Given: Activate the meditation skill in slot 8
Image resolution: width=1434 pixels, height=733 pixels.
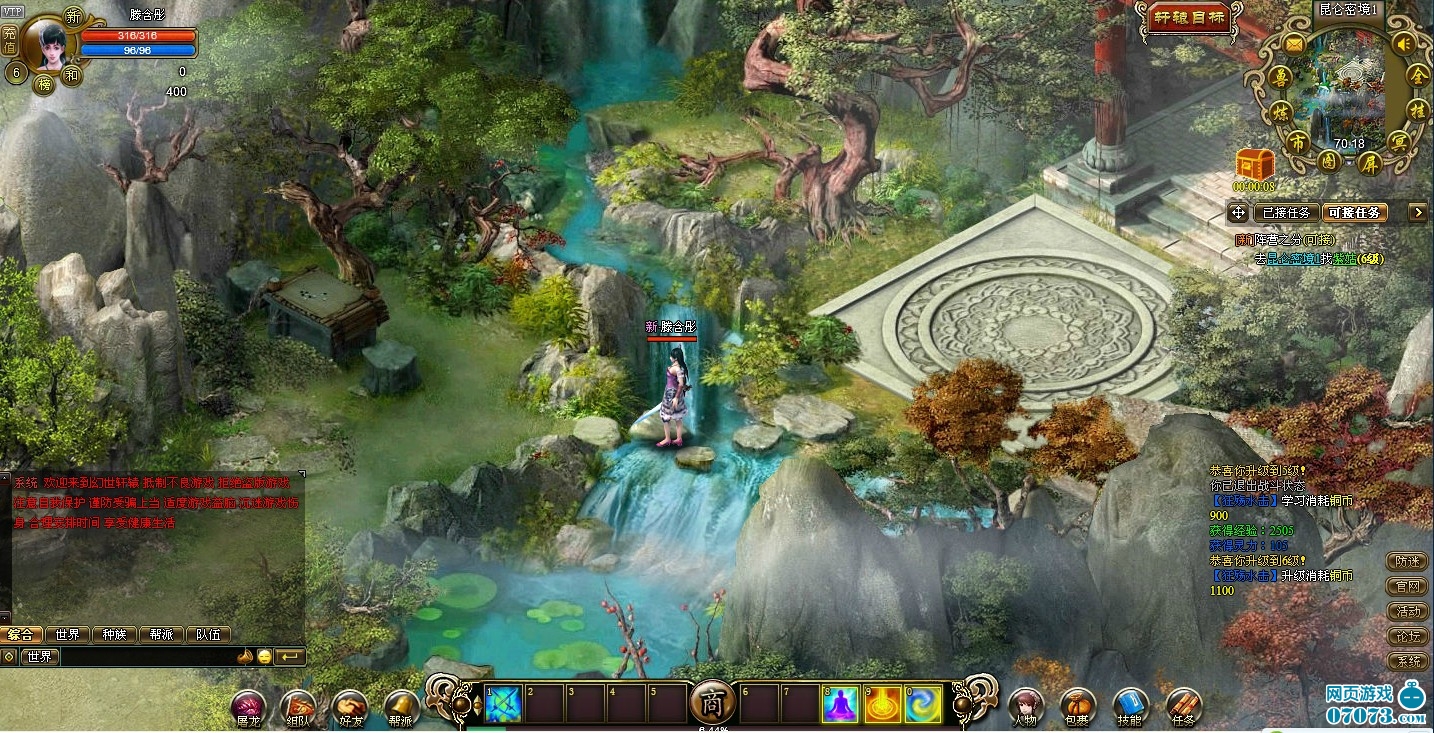Looking at the screenshot, I should point(840,704).
